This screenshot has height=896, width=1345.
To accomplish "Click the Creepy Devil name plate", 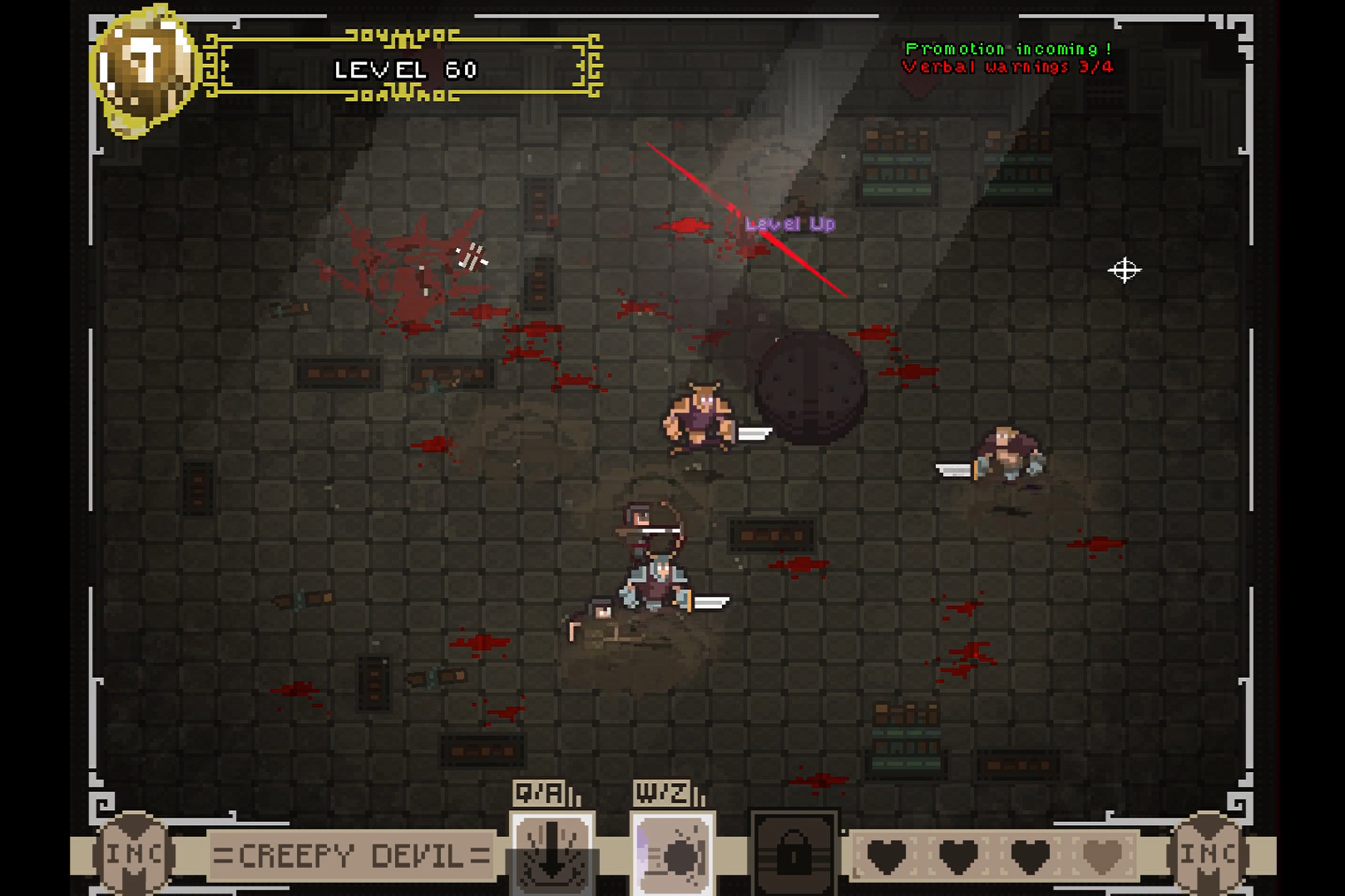I will 350,855.
